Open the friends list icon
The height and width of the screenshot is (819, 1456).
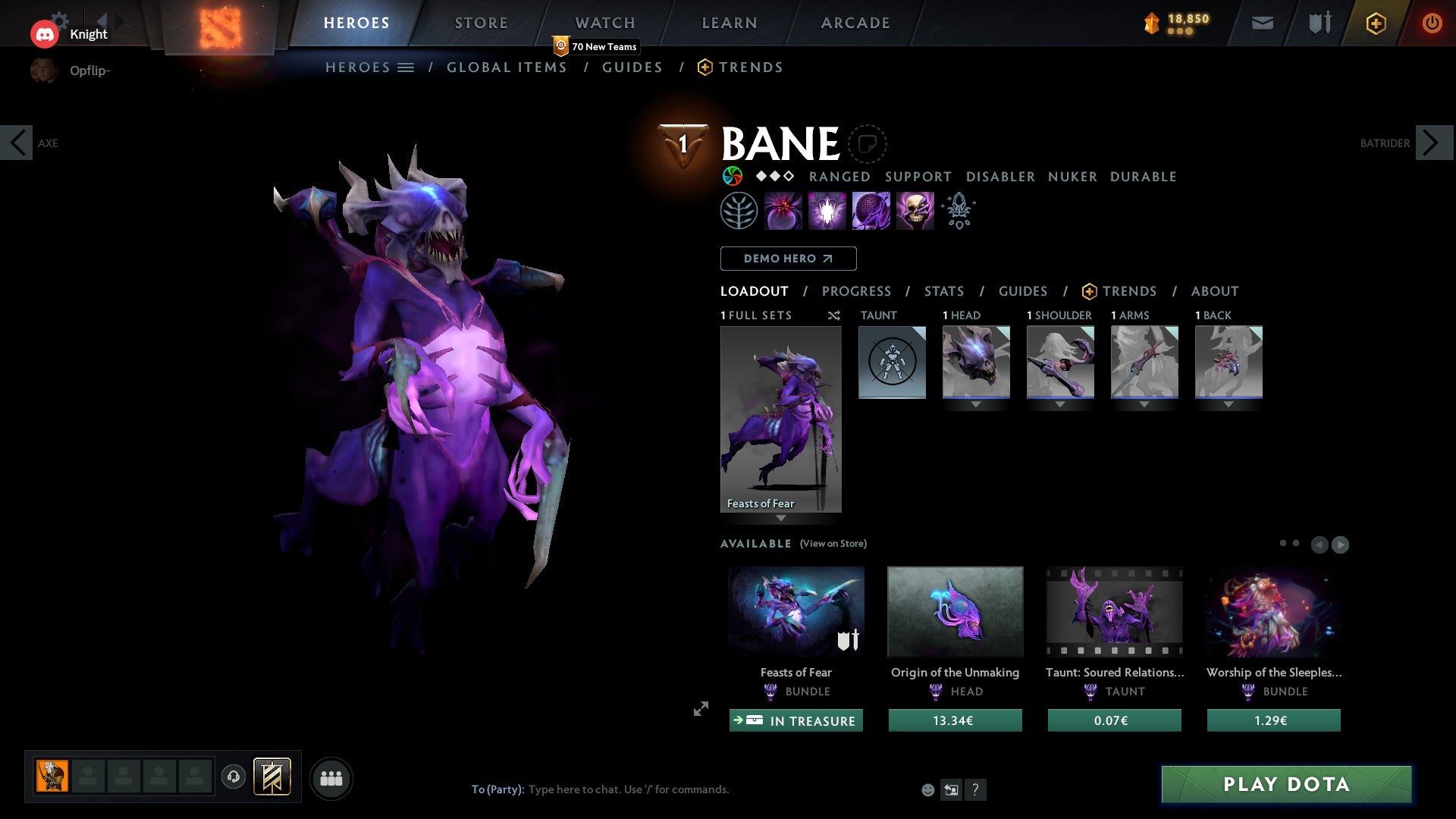tap(331, 777)
